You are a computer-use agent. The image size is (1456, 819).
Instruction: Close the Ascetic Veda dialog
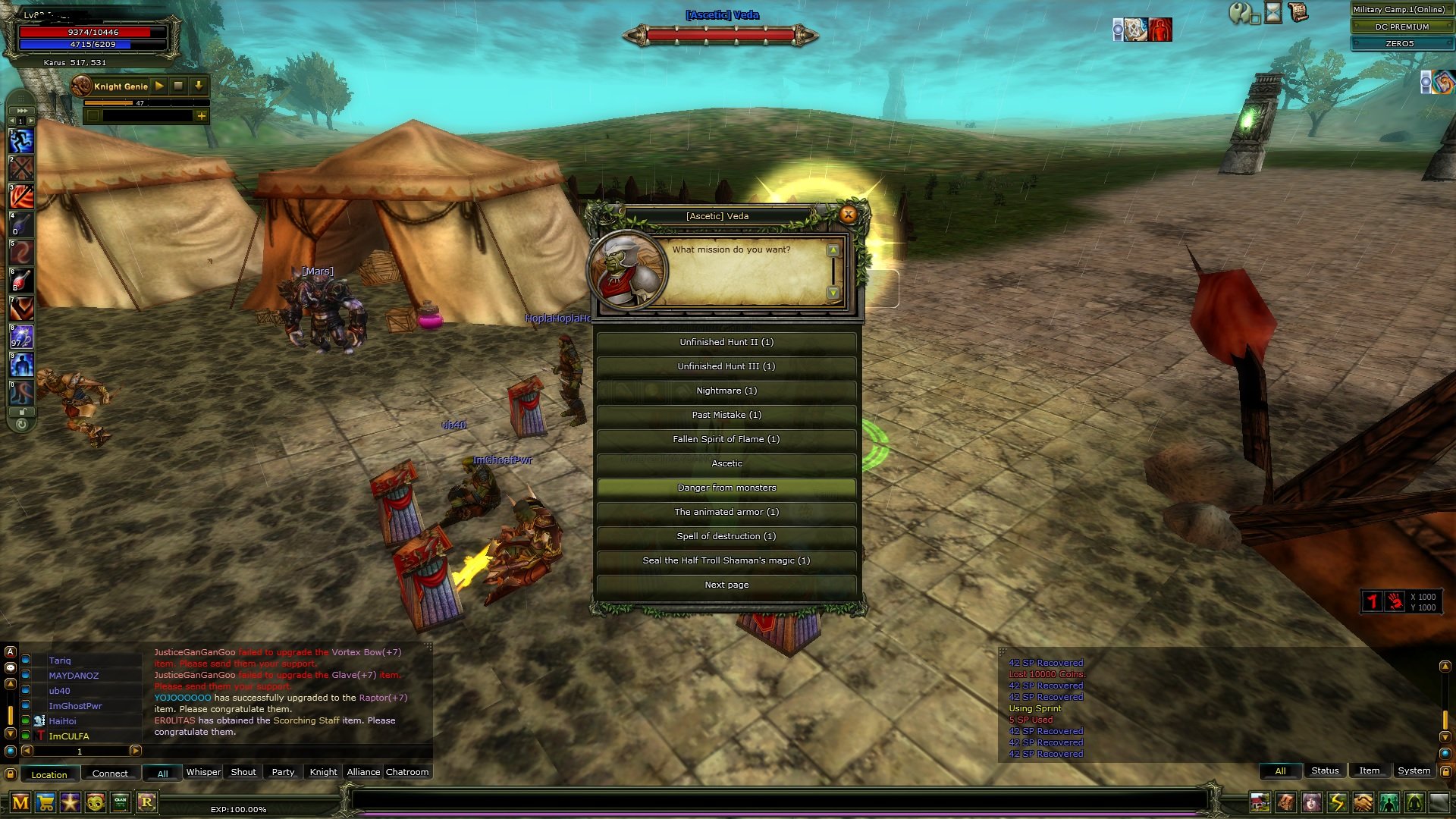coord(848,215)
